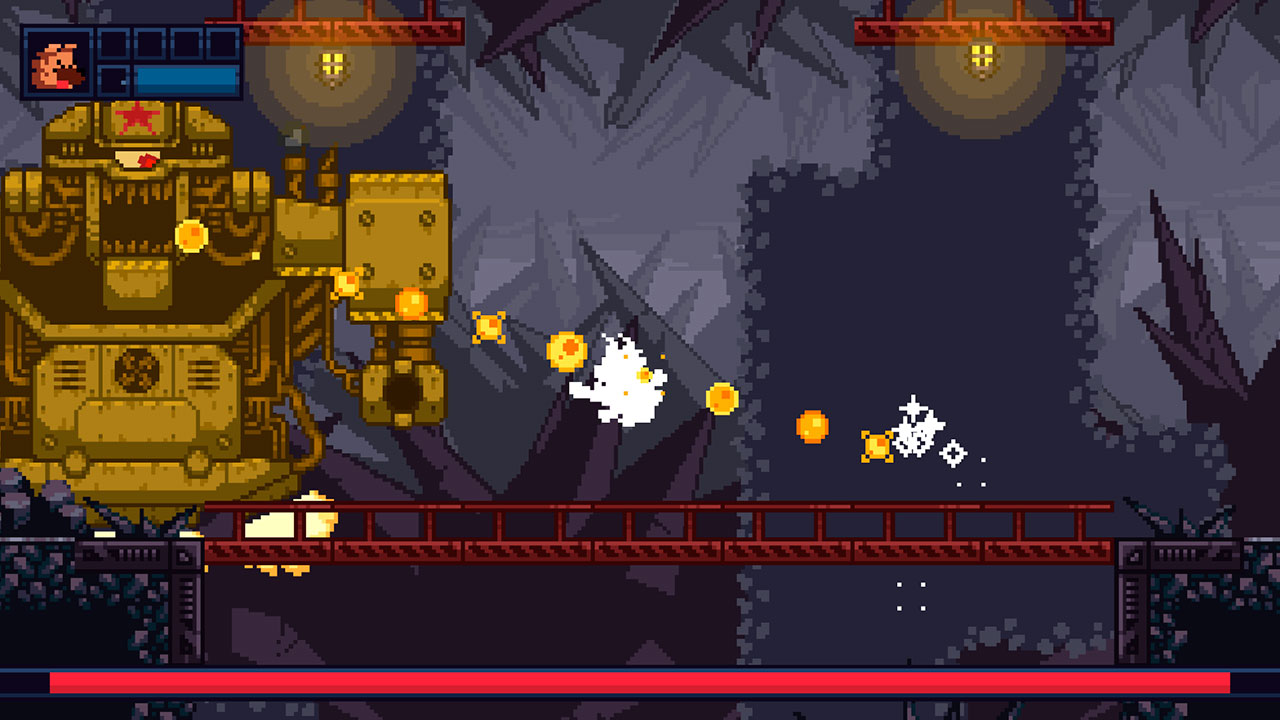Click the second empty HUD slot
Viewport: 1280px width, 720px height.
point(148,44)
